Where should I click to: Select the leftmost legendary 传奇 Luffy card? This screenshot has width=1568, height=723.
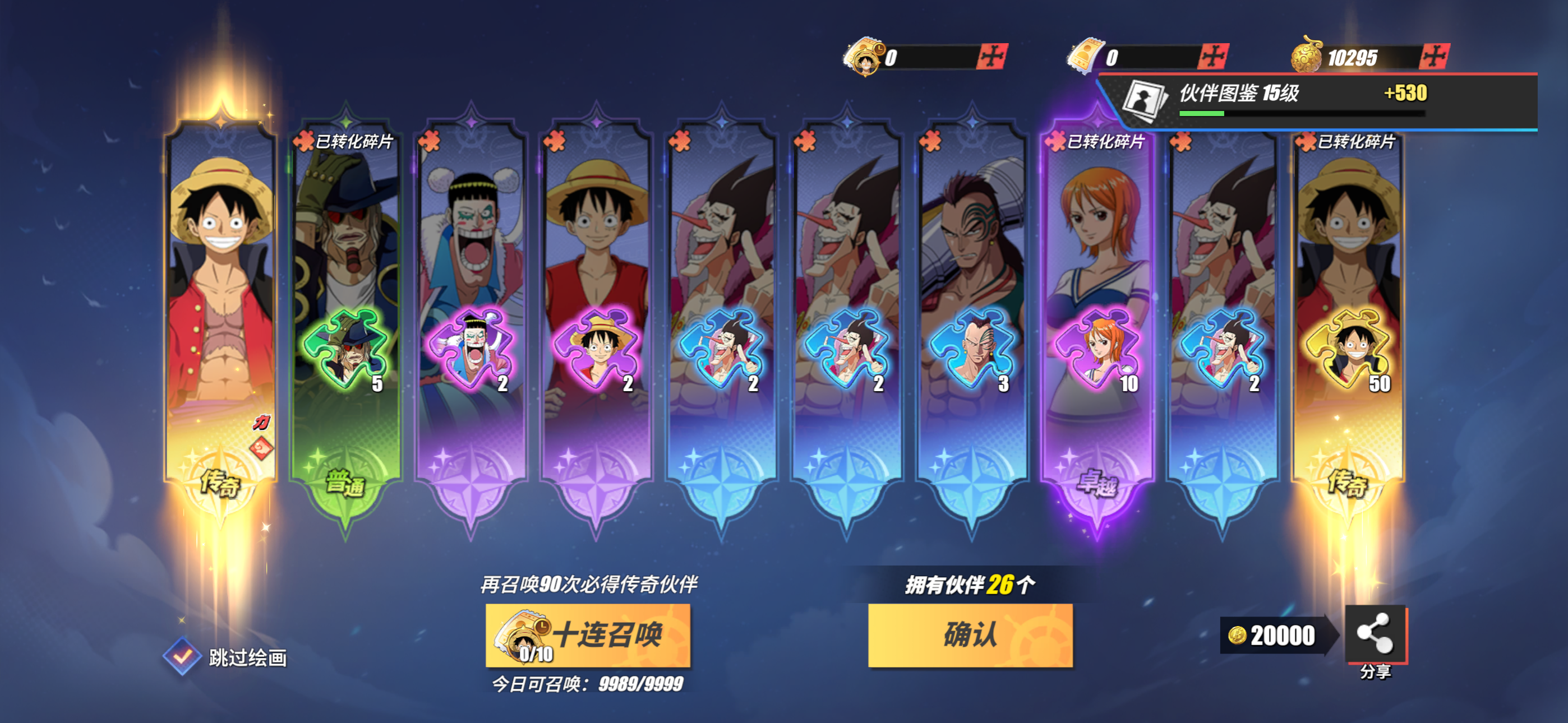click(219, 304)
